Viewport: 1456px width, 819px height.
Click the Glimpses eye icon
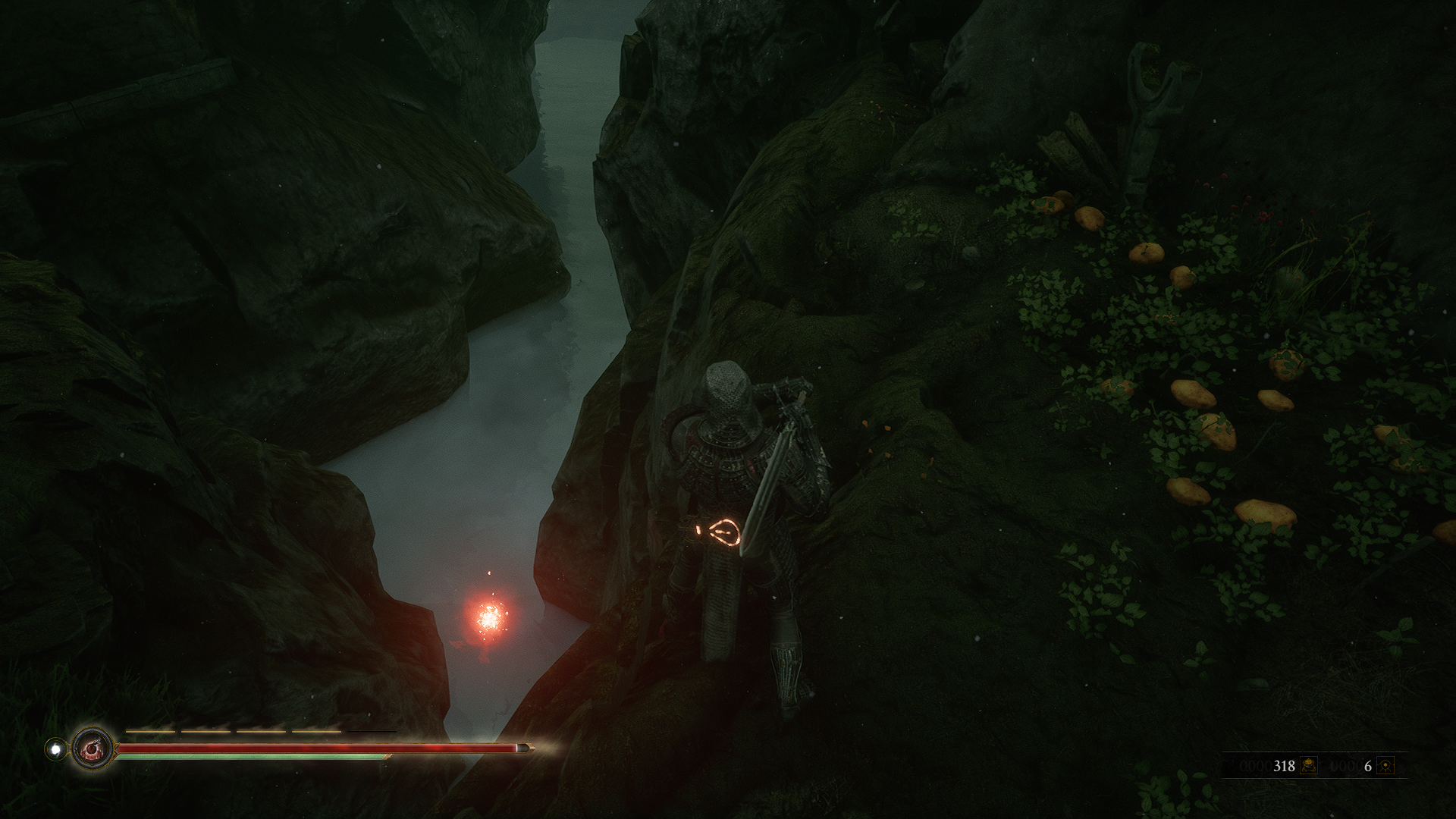(1385, 766)
